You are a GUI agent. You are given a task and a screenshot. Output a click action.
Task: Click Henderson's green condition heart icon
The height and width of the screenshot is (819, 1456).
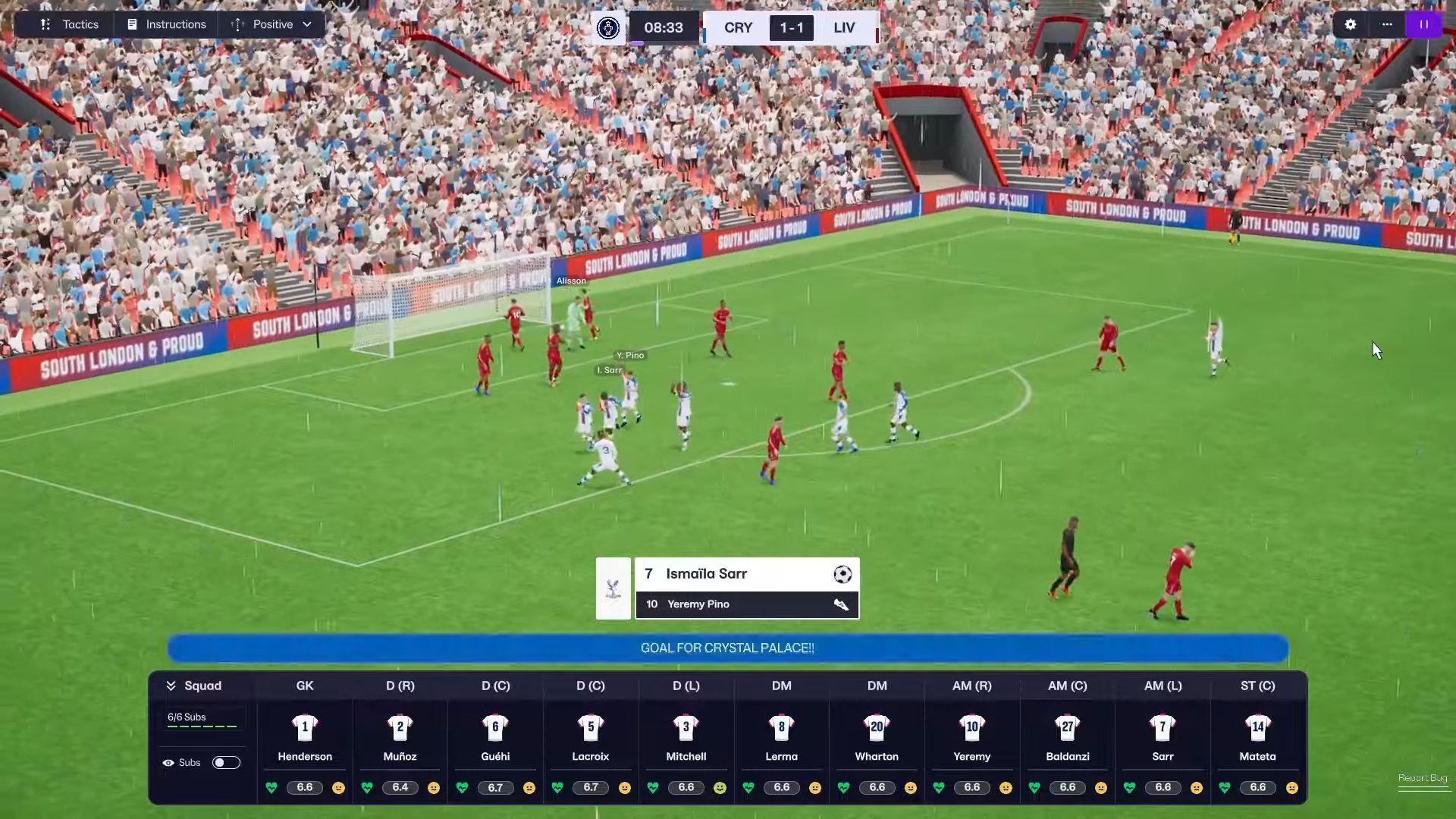[x=271, y=788]
